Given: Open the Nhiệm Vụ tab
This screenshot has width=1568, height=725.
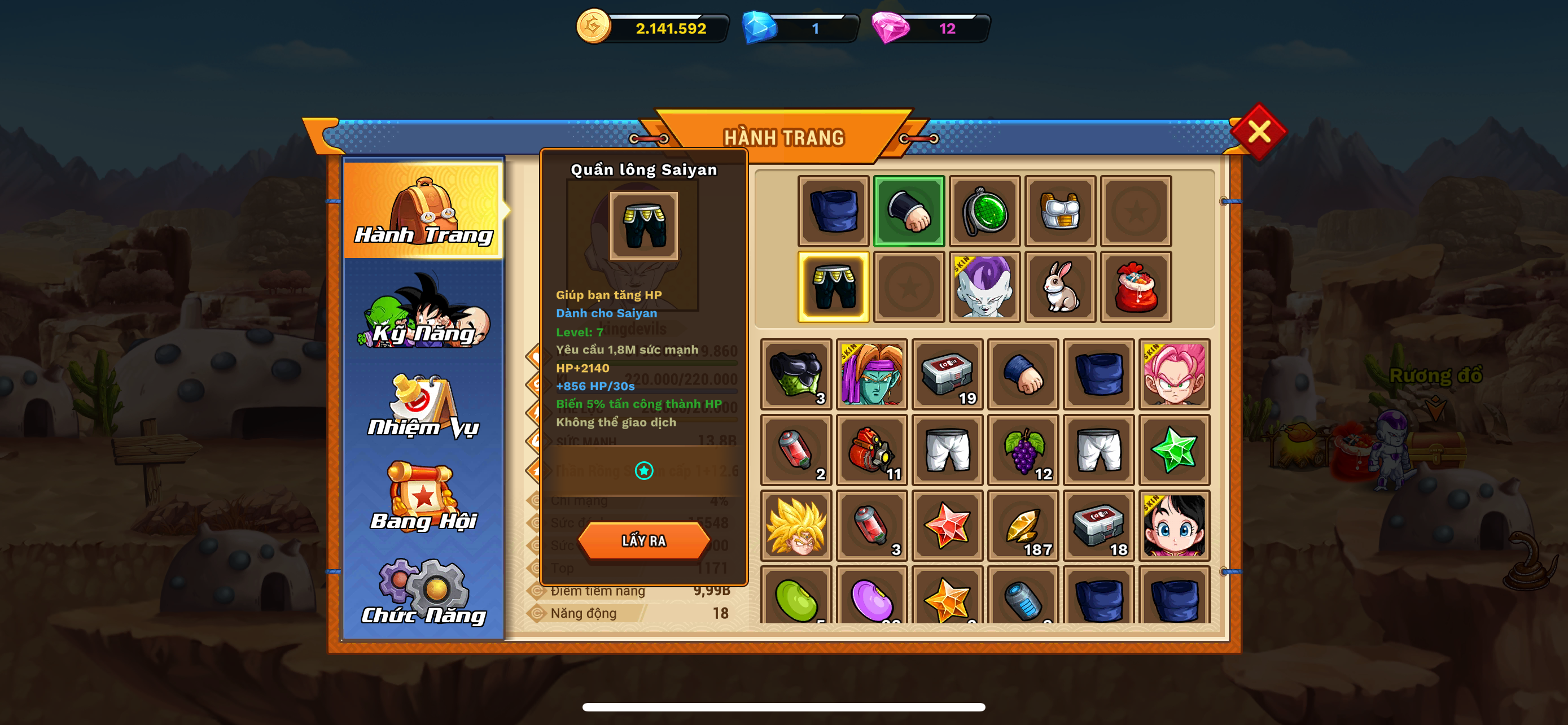Looking at the screenshot, I should pyautogui.click(x=424, y=407).
